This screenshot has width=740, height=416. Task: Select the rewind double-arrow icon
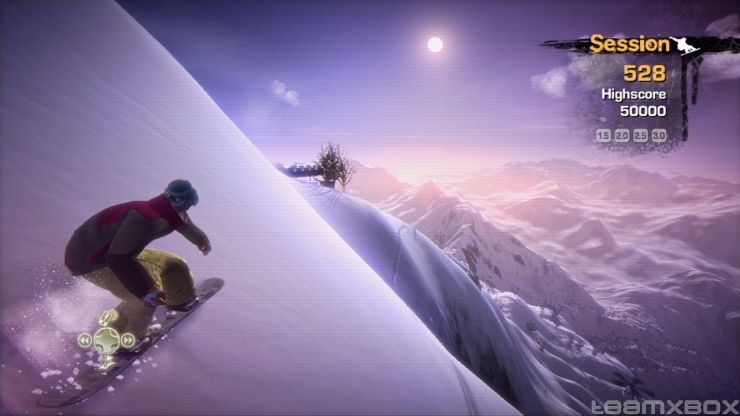click(86, 340)
